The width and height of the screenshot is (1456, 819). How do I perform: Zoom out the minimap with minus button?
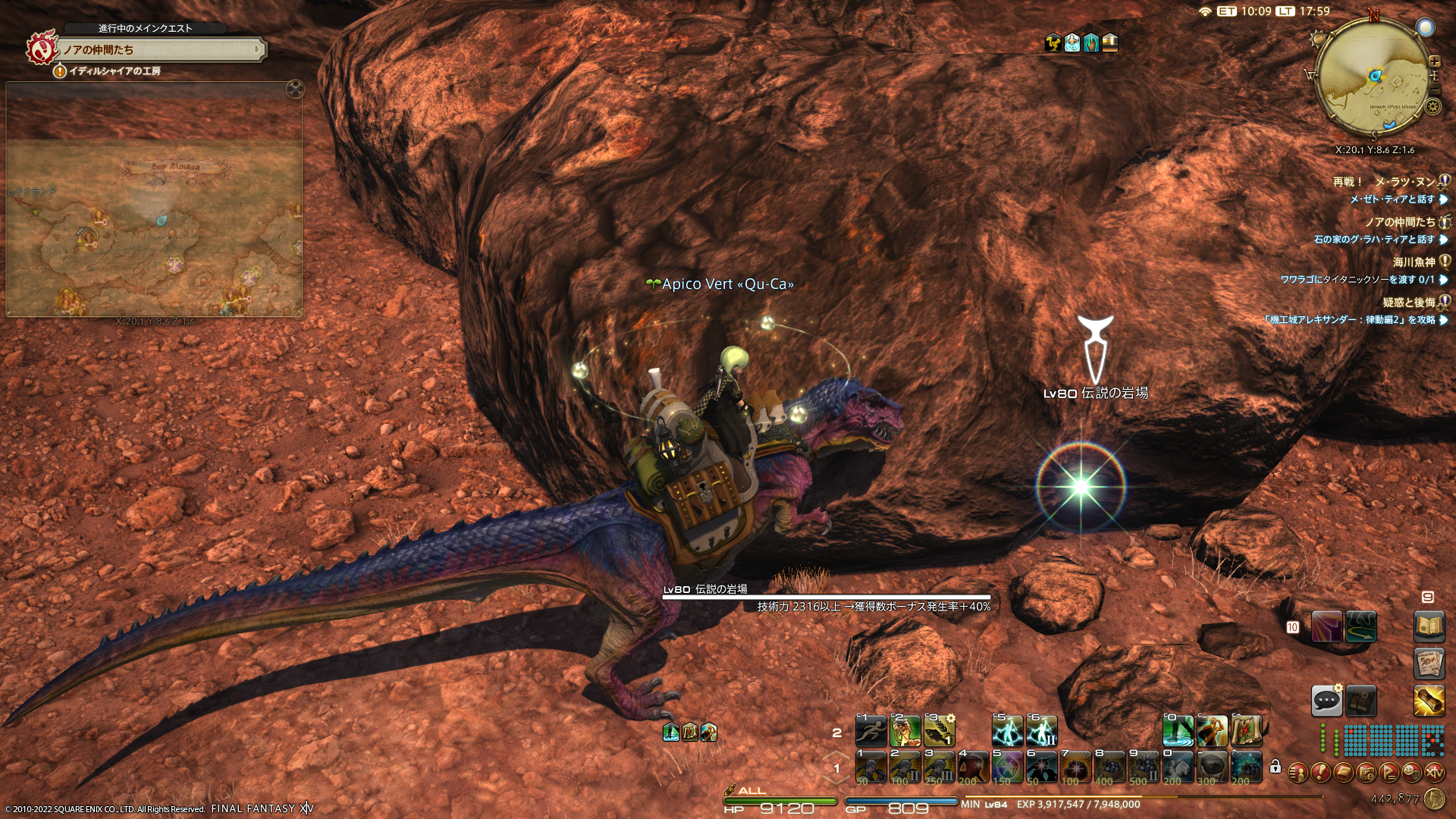1434,89
